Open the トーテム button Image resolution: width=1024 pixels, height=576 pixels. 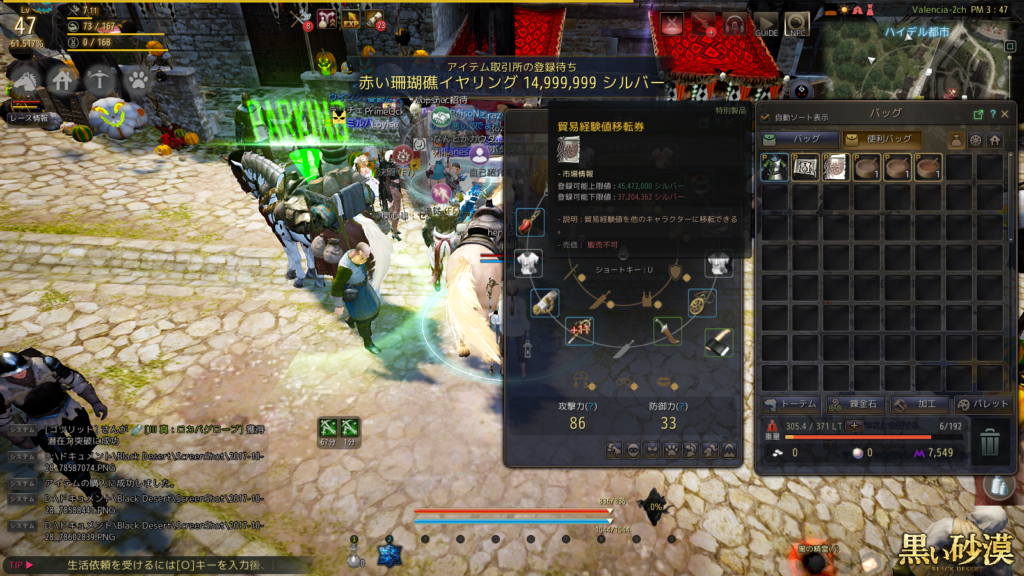click(x=791, y=404)
